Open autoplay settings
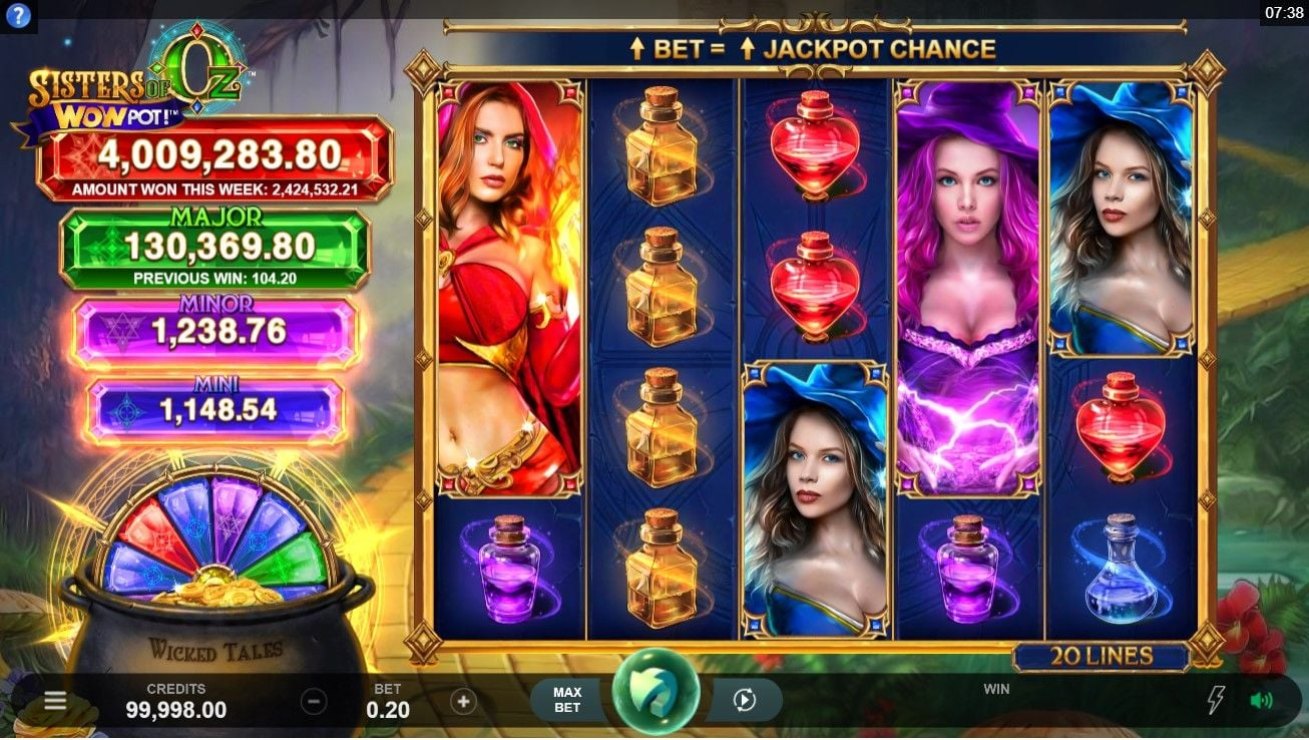1309x740 pixels. coord(744,700)
